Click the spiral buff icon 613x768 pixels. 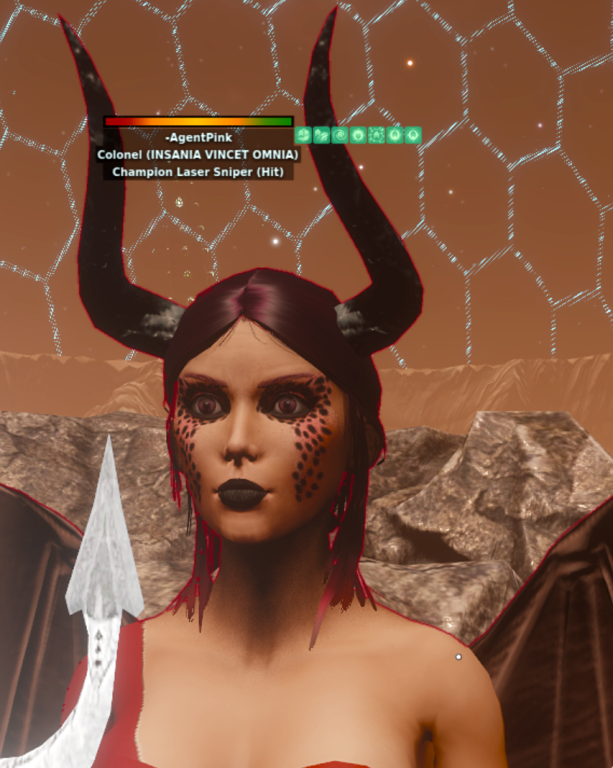click(x=340, y=135)
